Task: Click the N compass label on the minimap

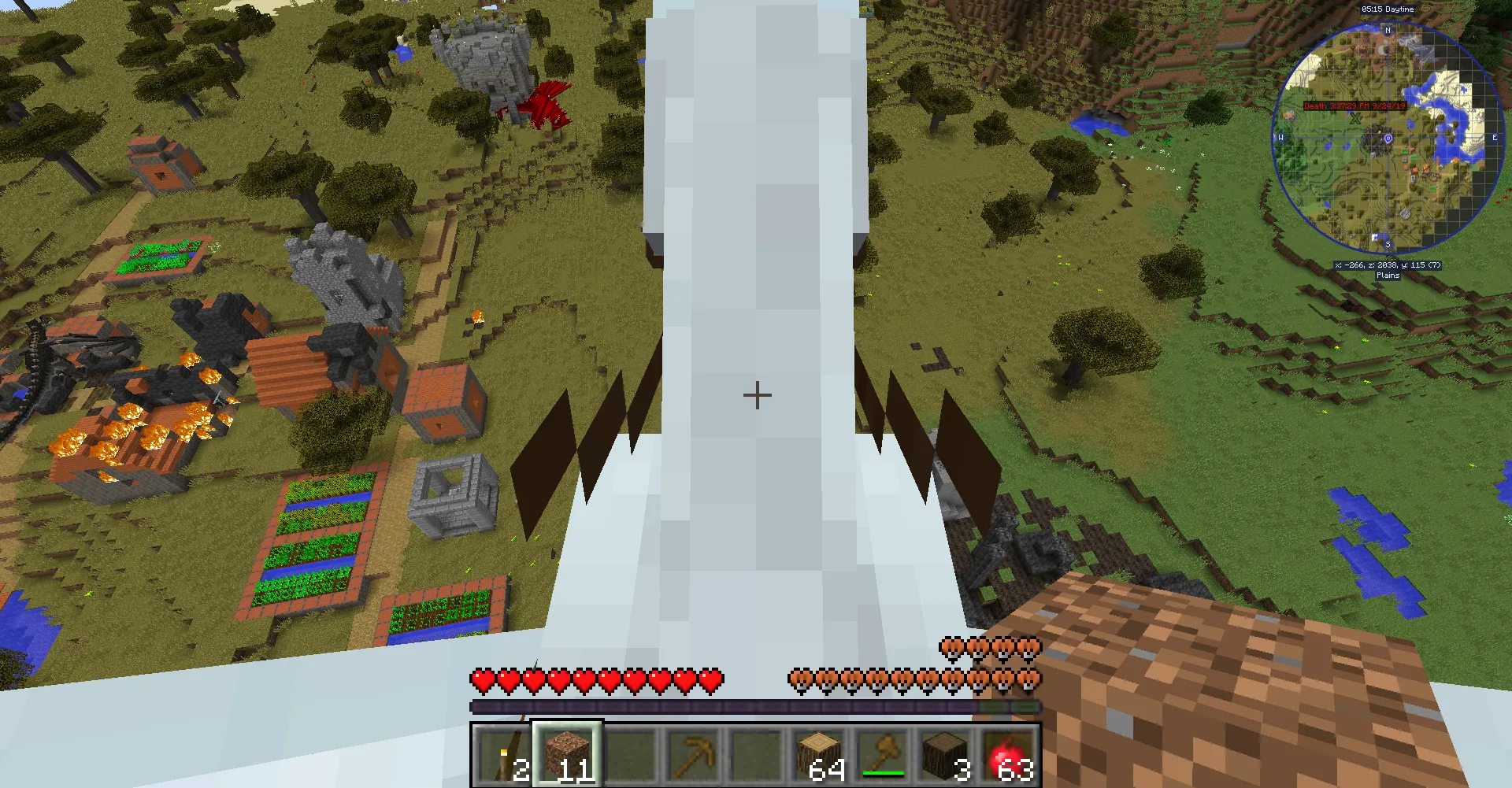Action: pyautogui.click(x=1388, y=31)
